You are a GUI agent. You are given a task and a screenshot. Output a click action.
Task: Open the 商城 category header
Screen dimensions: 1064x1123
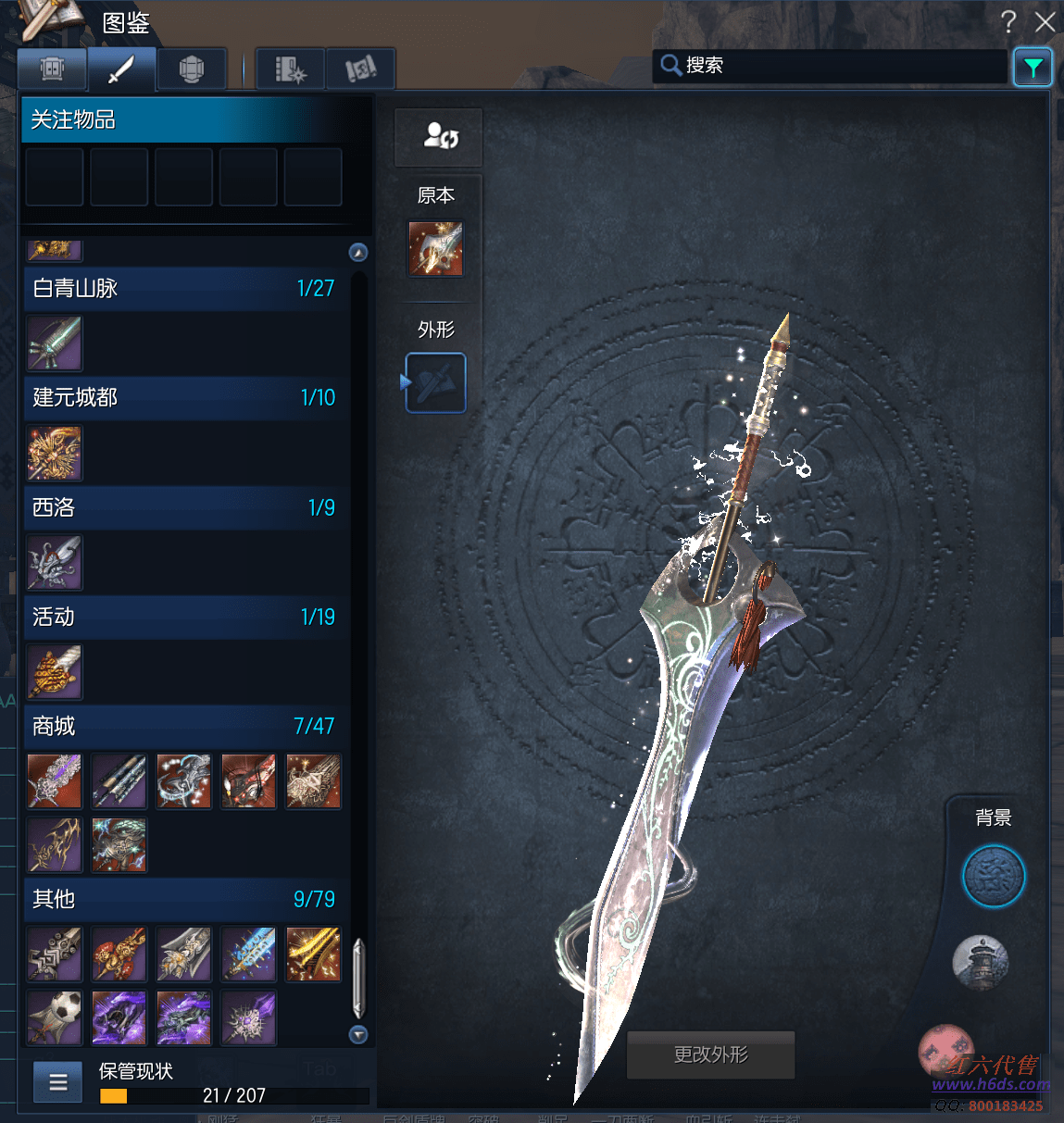(x=185, y=726)
